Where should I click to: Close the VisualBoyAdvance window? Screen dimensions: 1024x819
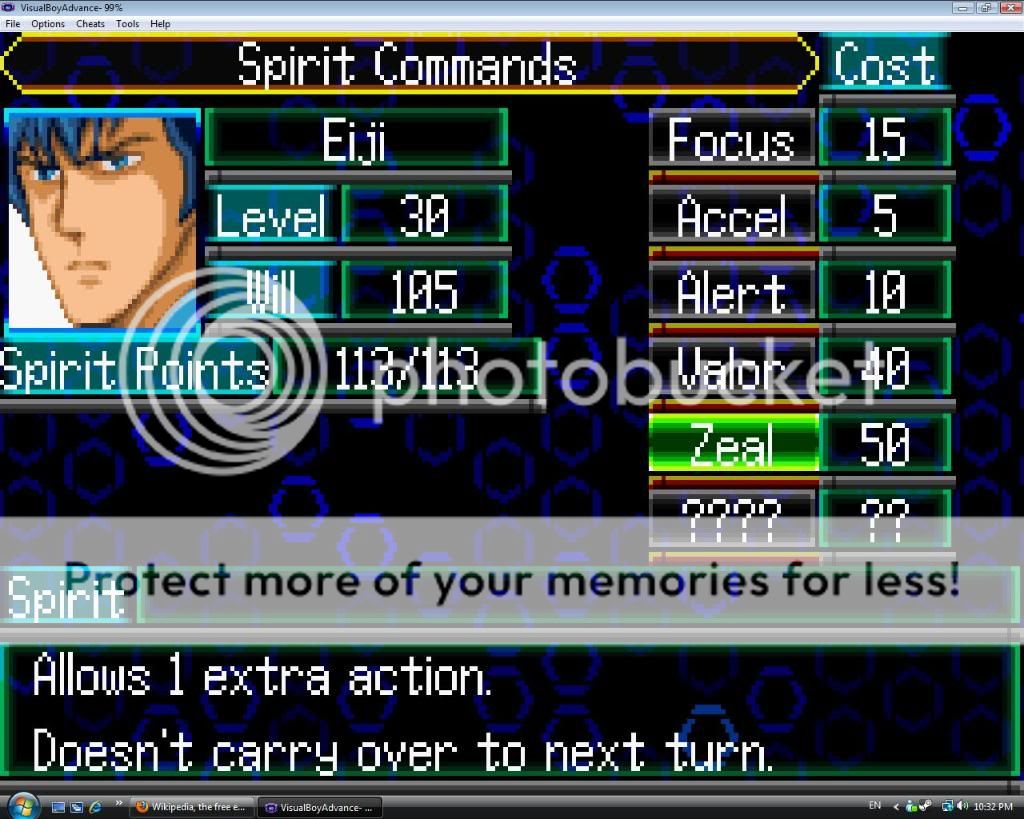point(1008,7)
